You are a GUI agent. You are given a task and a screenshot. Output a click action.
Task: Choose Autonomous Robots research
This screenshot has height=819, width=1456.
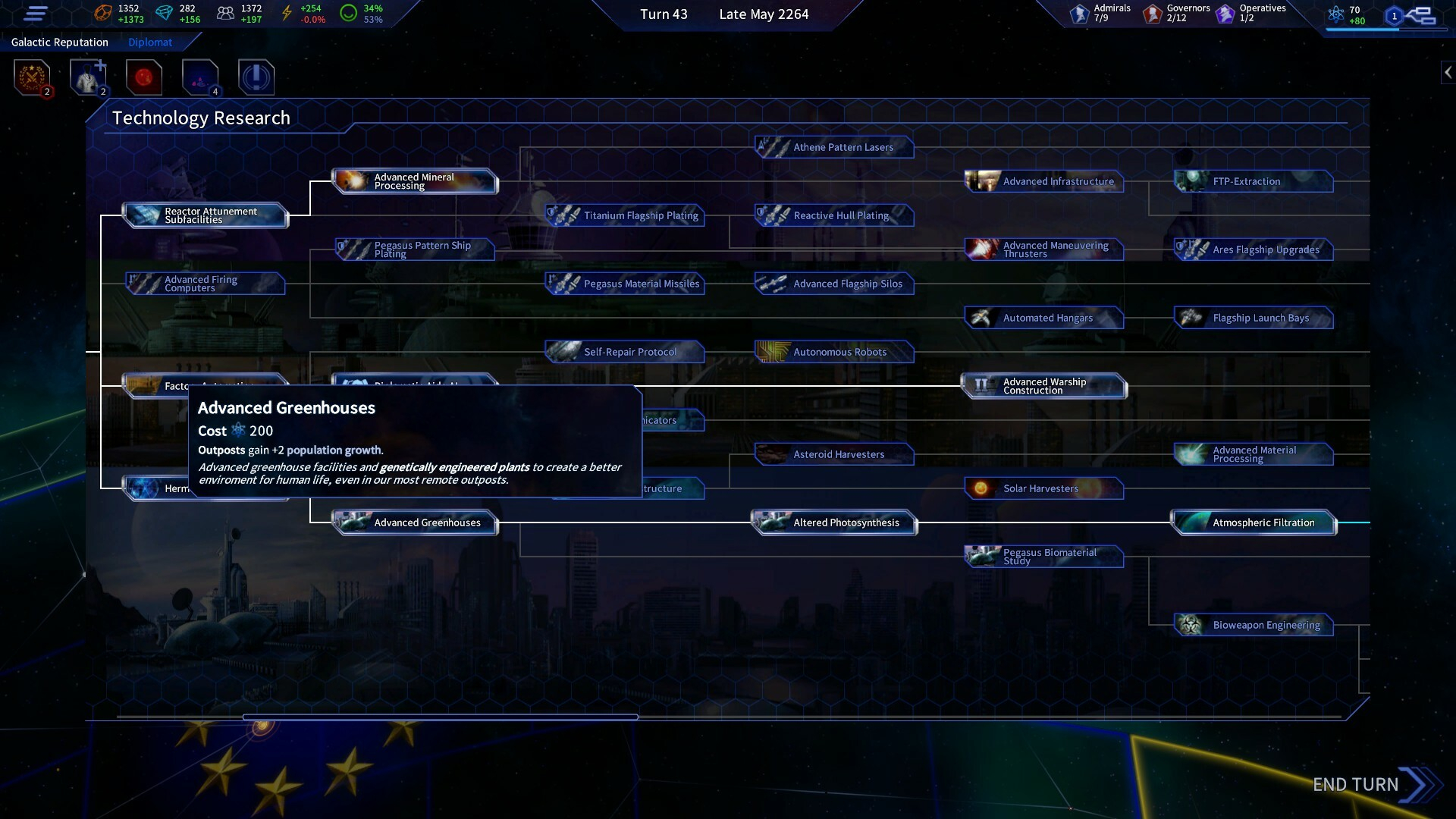coord(834,352)
